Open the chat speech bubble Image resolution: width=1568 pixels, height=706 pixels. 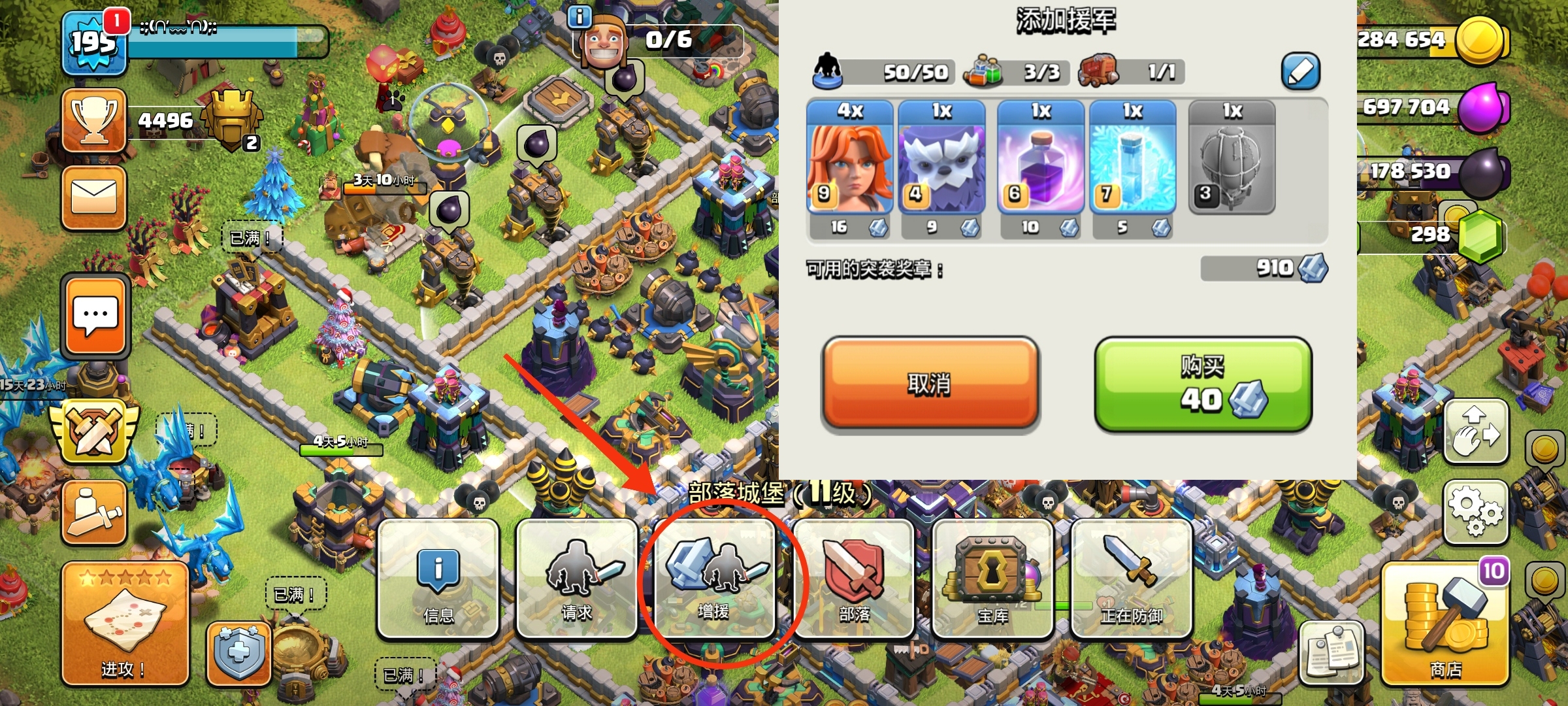click(x=95, y=316)
